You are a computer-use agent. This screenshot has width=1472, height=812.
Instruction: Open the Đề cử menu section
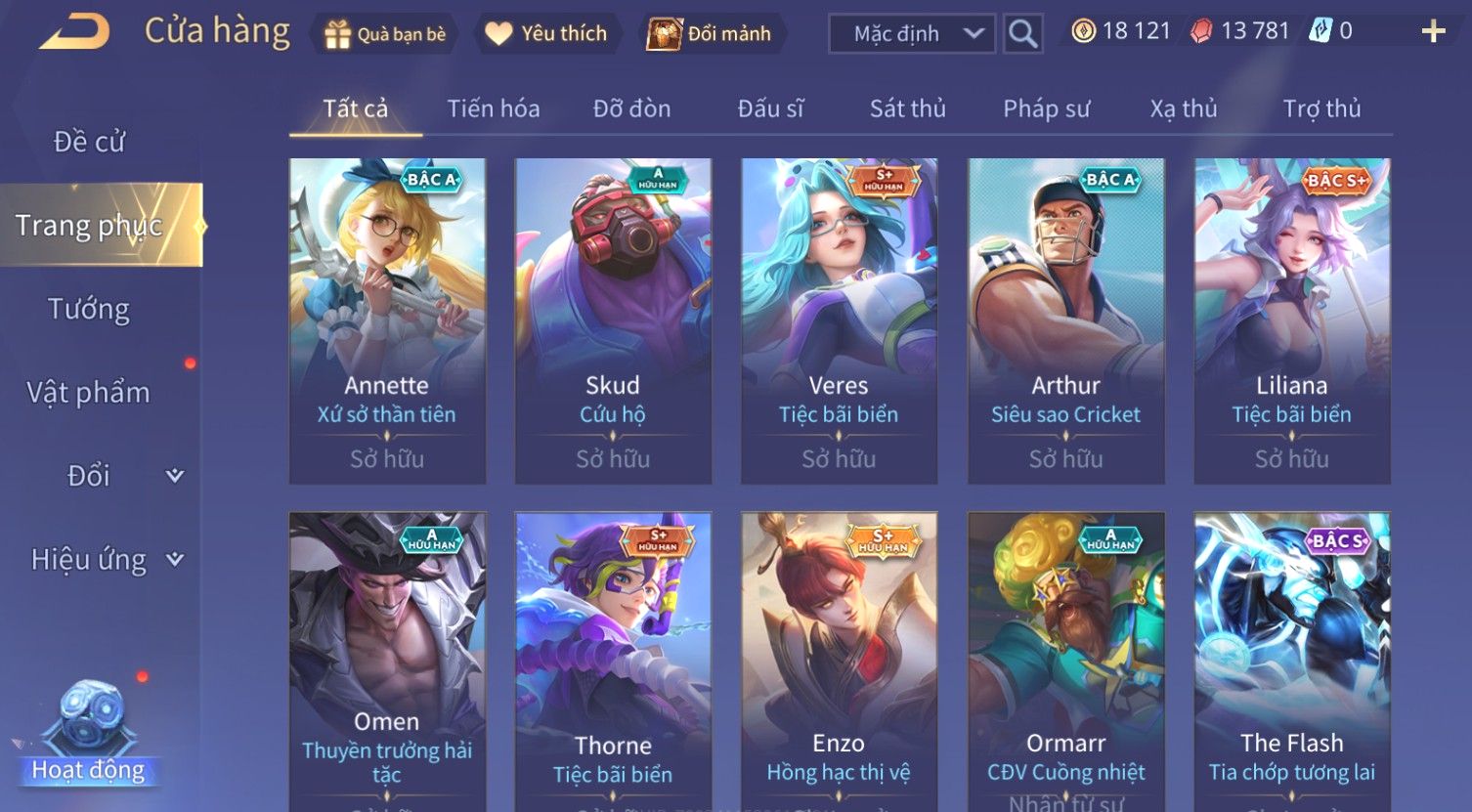coord(89,142)
